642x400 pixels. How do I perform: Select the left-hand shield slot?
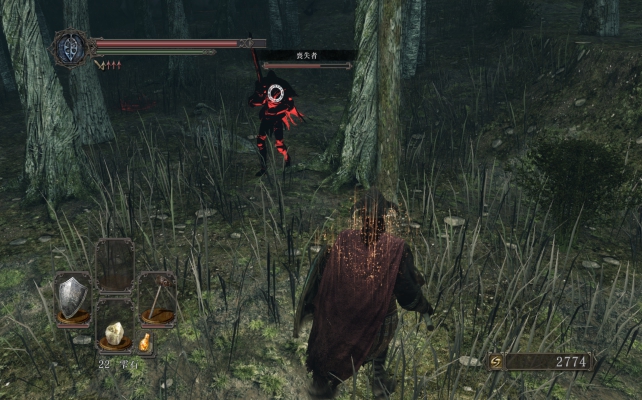pyautogui.click(x=72, y=297)
